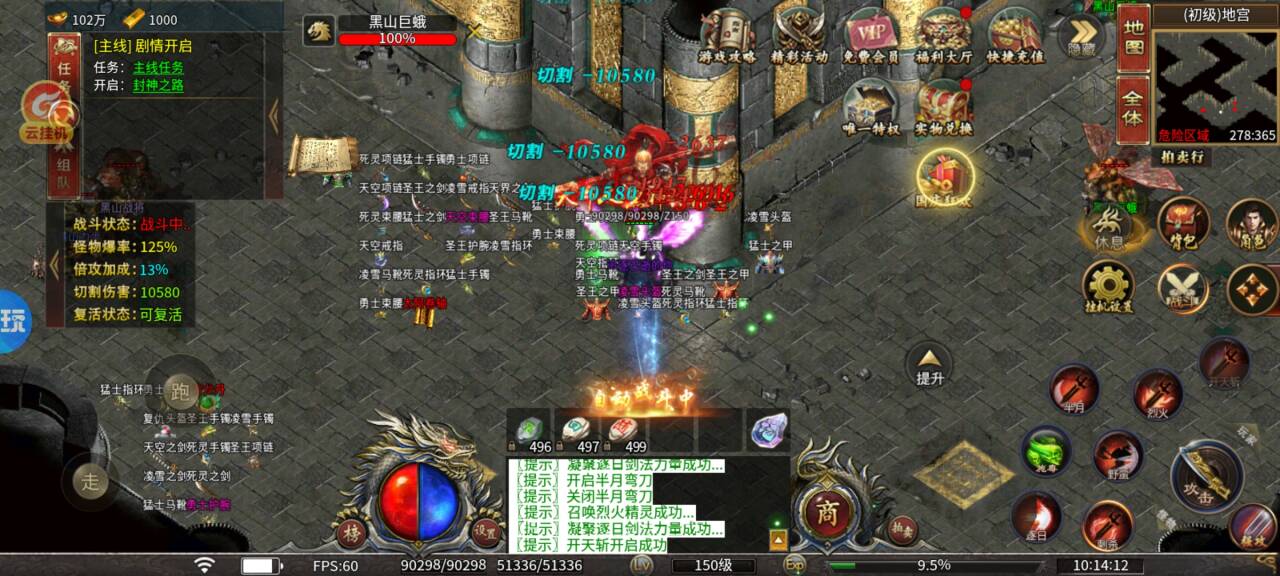Open the 免费会员 VIP icon
Screen dimensions: 1280x576
[869, 34]
